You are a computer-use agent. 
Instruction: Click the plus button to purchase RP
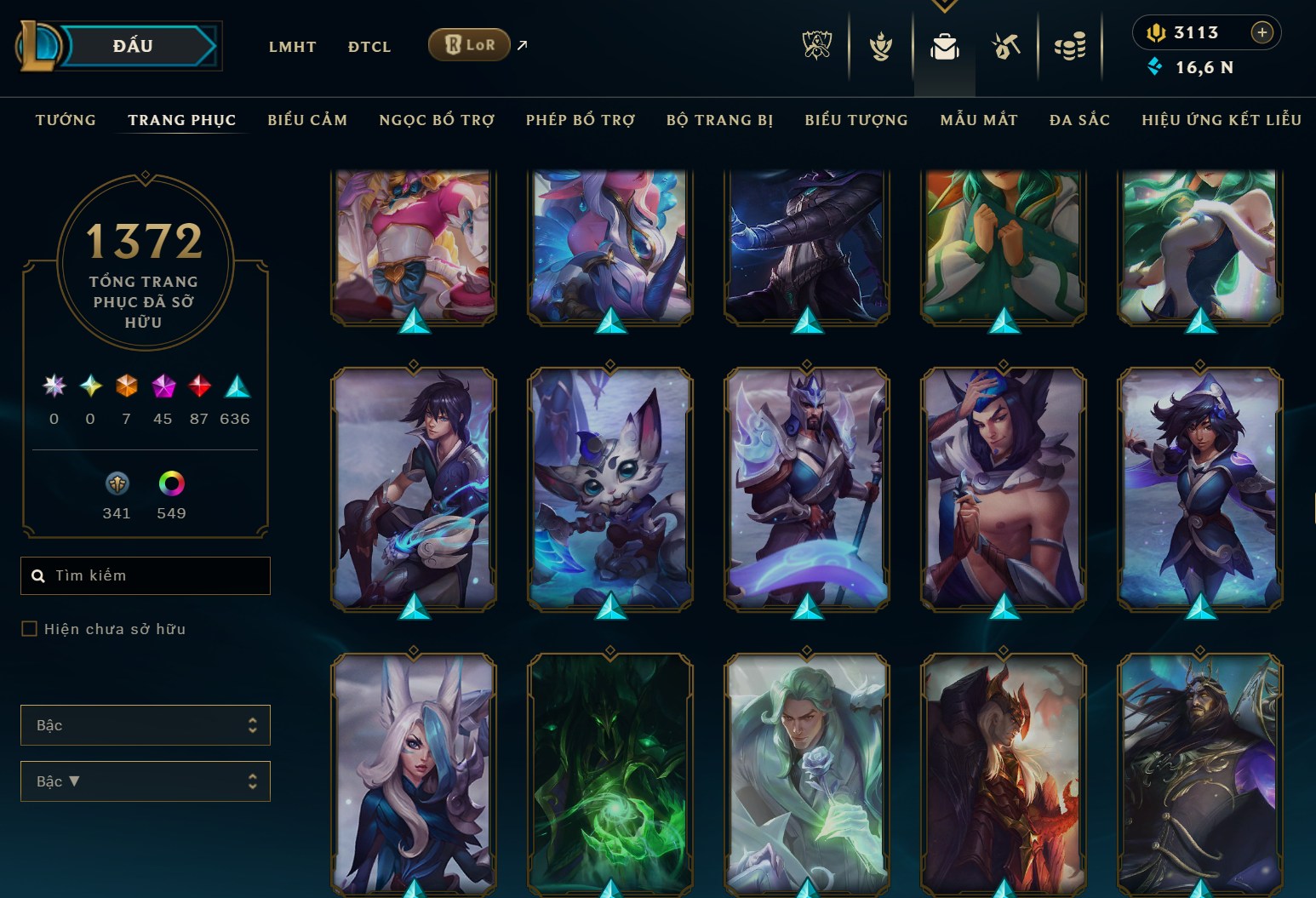pyautogui.click(x=1261, y=32)
